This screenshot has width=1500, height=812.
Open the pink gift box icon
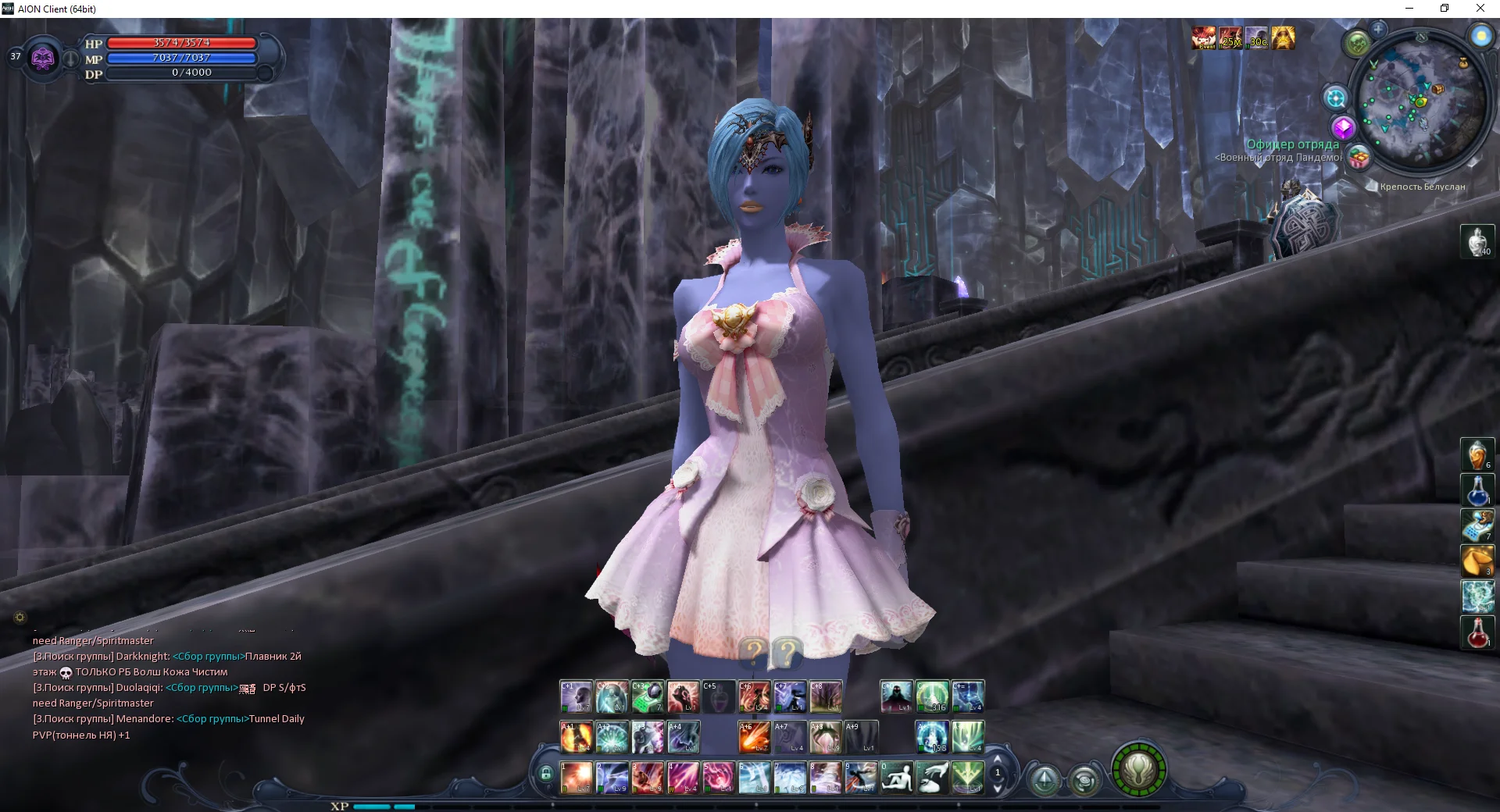(1359, 158)
